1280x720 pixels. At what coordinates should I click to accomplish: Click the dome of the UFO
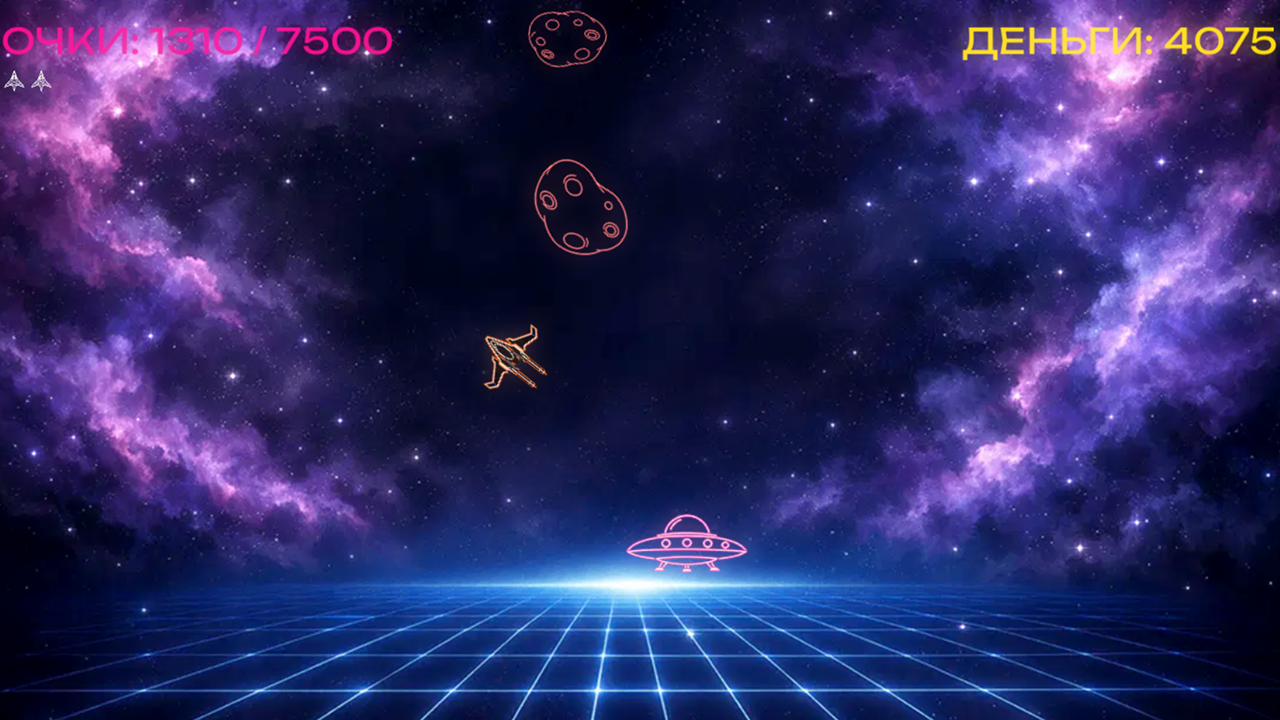[x=687, y=524]
